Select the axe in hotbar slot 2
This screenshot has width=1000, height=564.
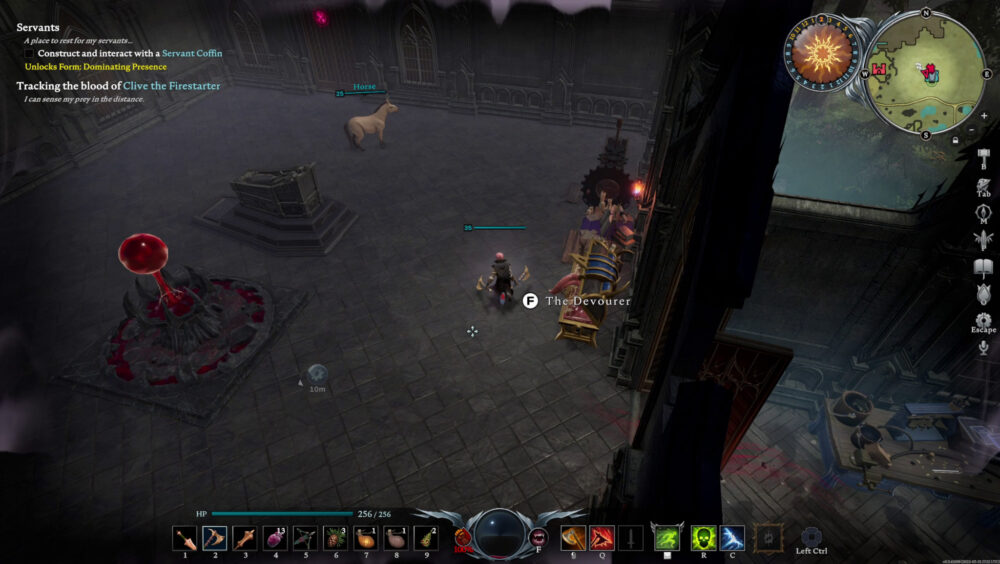pos(215,539)
